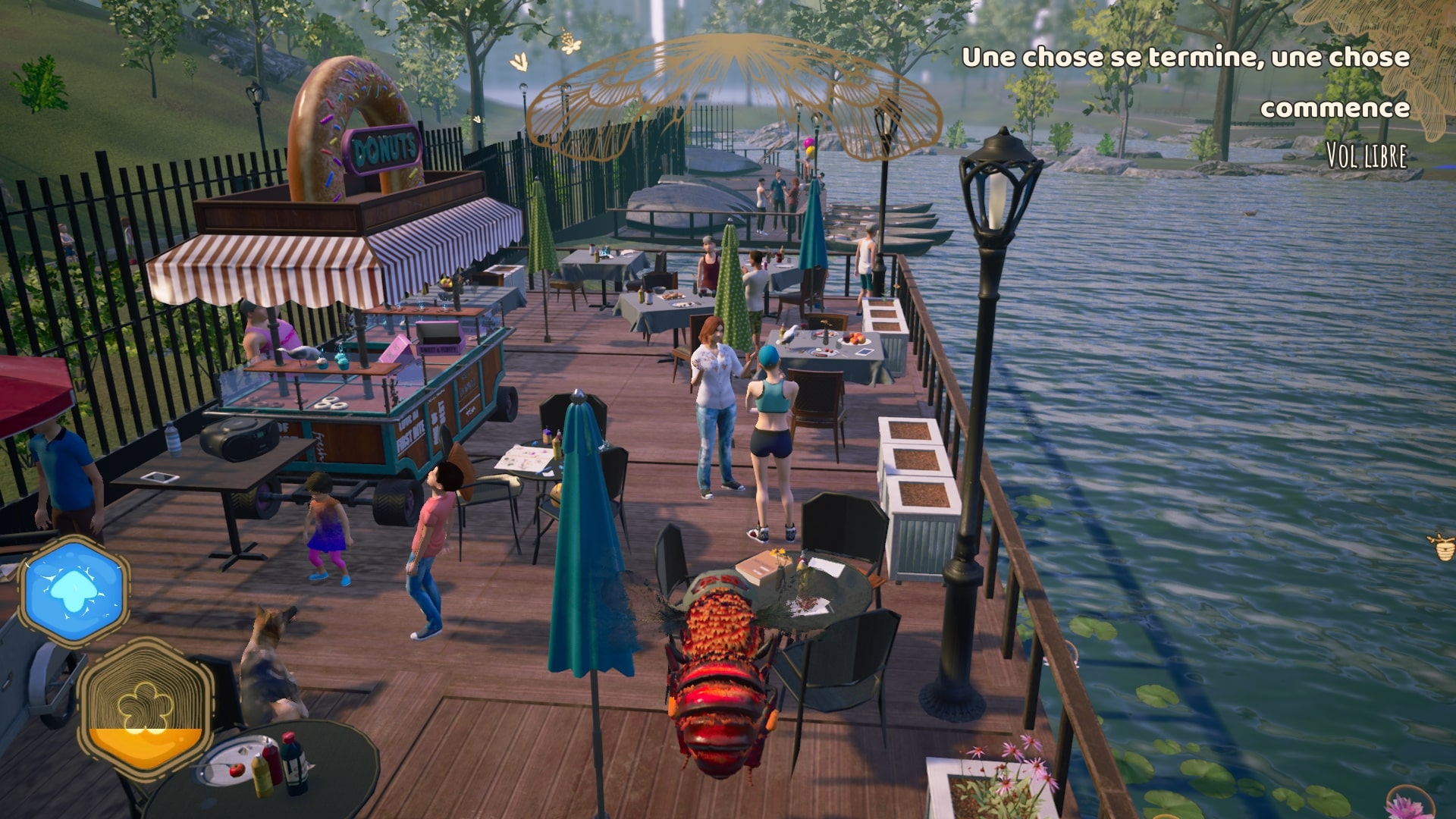
Task: Select the golden beehive marker icon
Action: click(x=1442, y=545)
